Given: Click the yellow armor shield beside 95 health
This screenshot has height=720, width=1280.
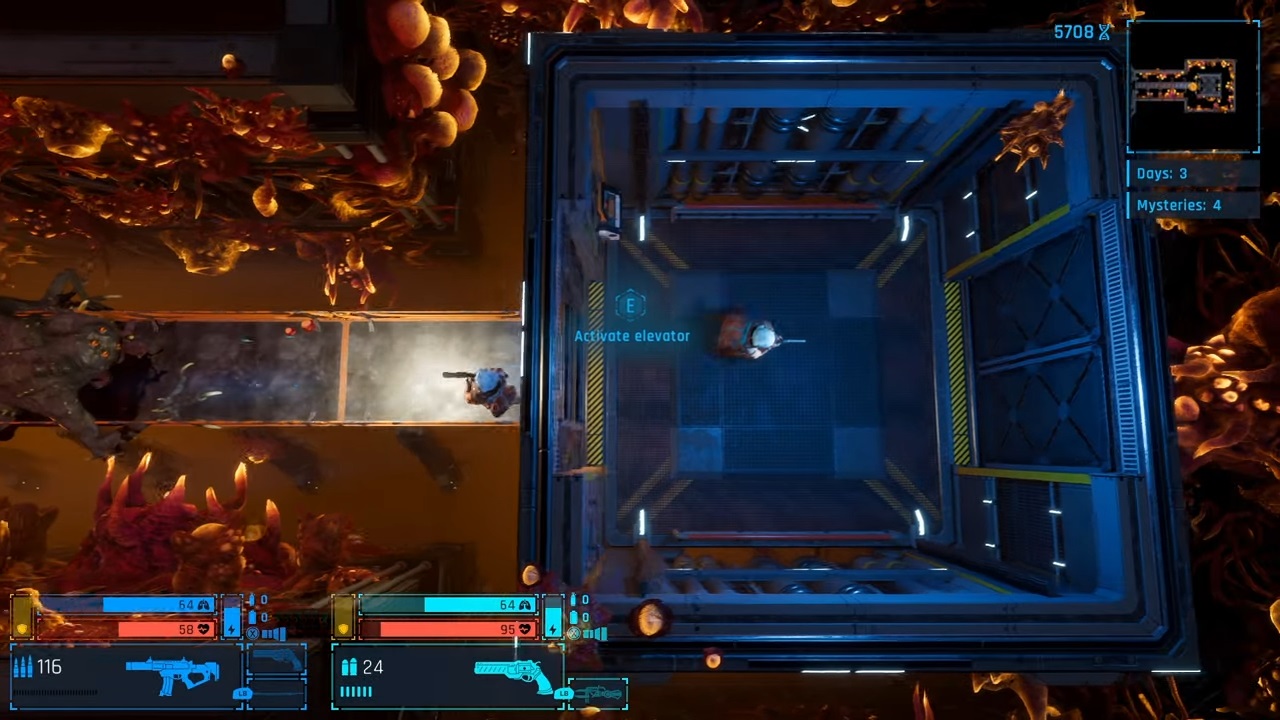Looking at the screenshot, I should (343, 629).
